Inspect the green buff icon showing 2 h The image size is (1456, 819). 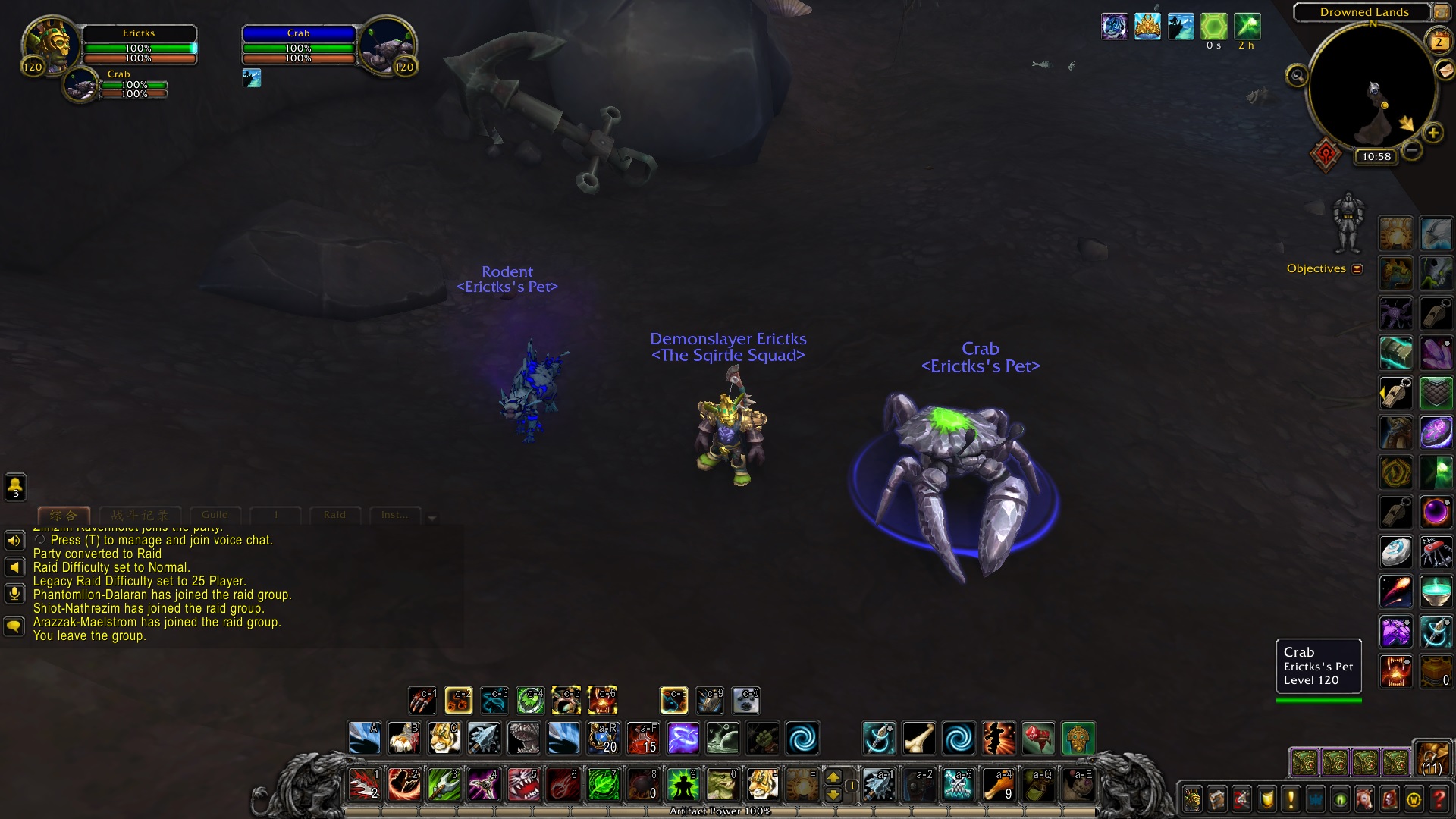(1246, 27)
